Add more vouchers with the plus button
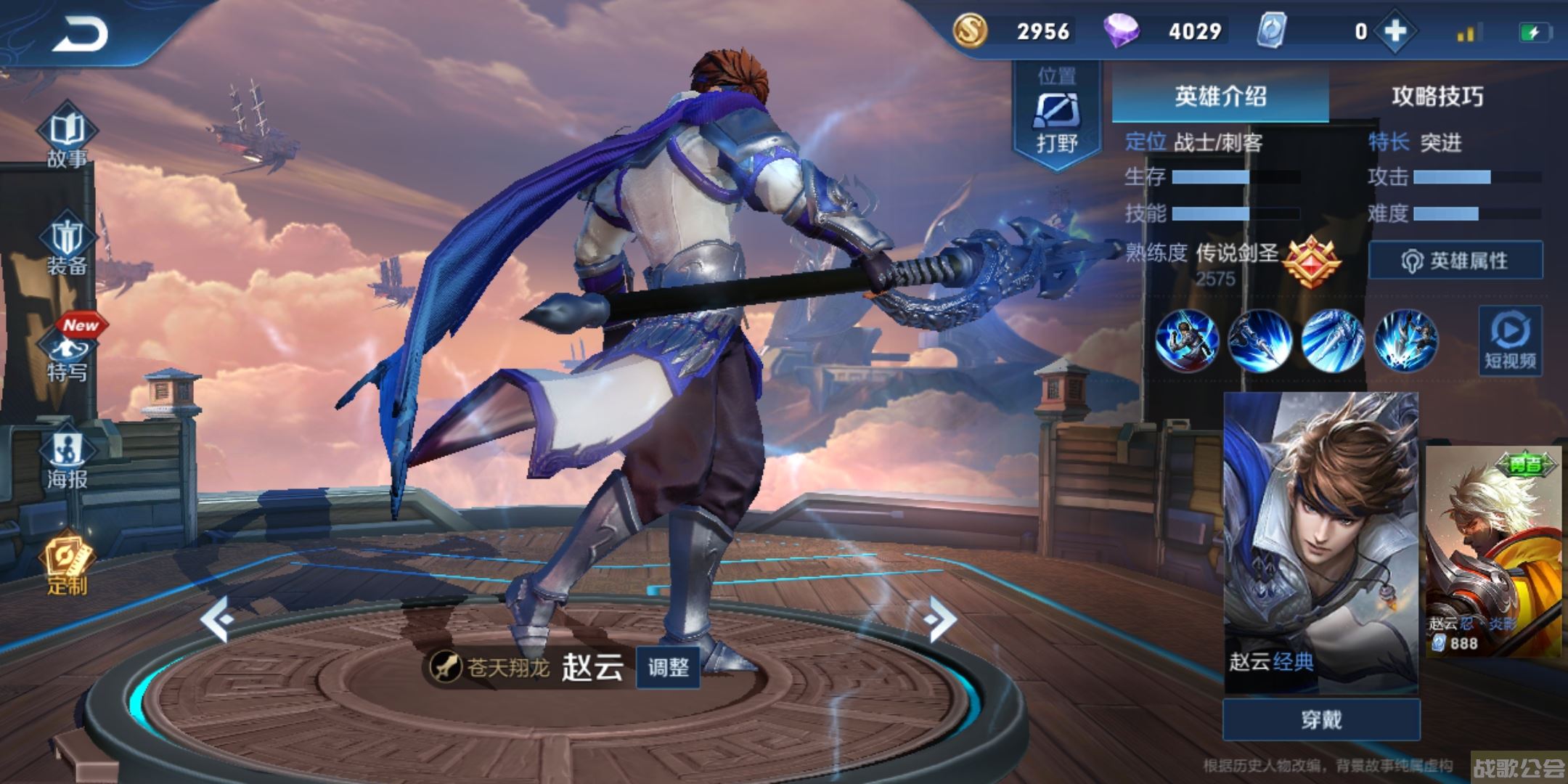The width and height of the screenshot is (1568, 784). pyautogui.click(x=1395, y=32)
